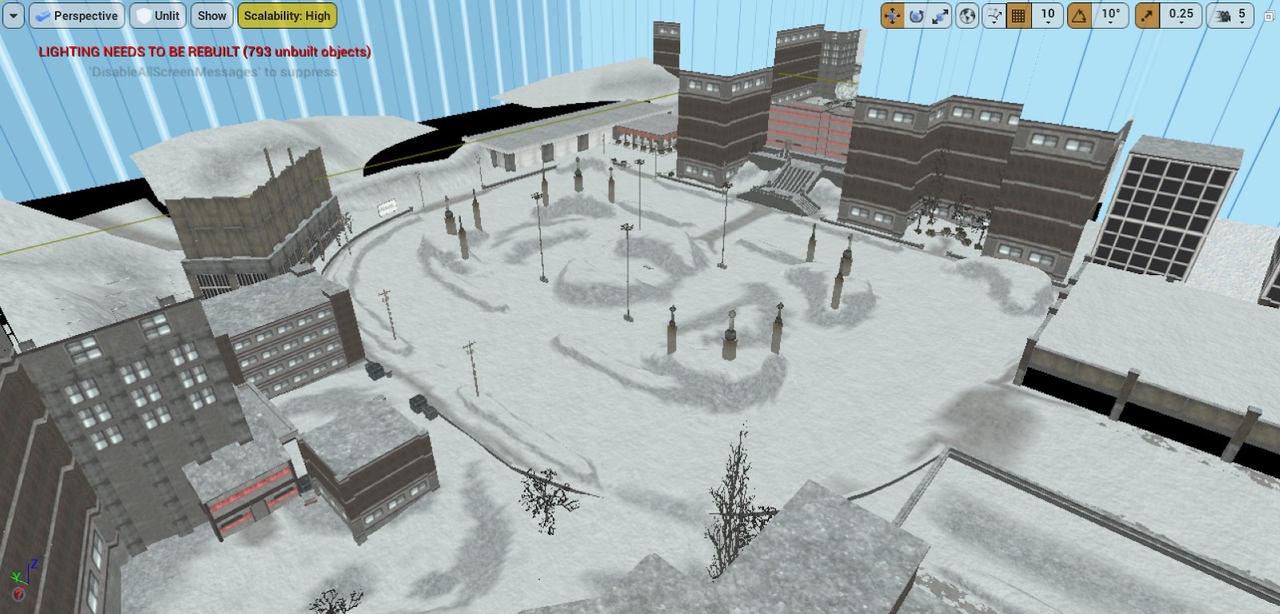Image resolution: width=1280 pixels, height=614 pixels.
Task: Open the viewport options dropdown arrow
Action: point(14,16)
